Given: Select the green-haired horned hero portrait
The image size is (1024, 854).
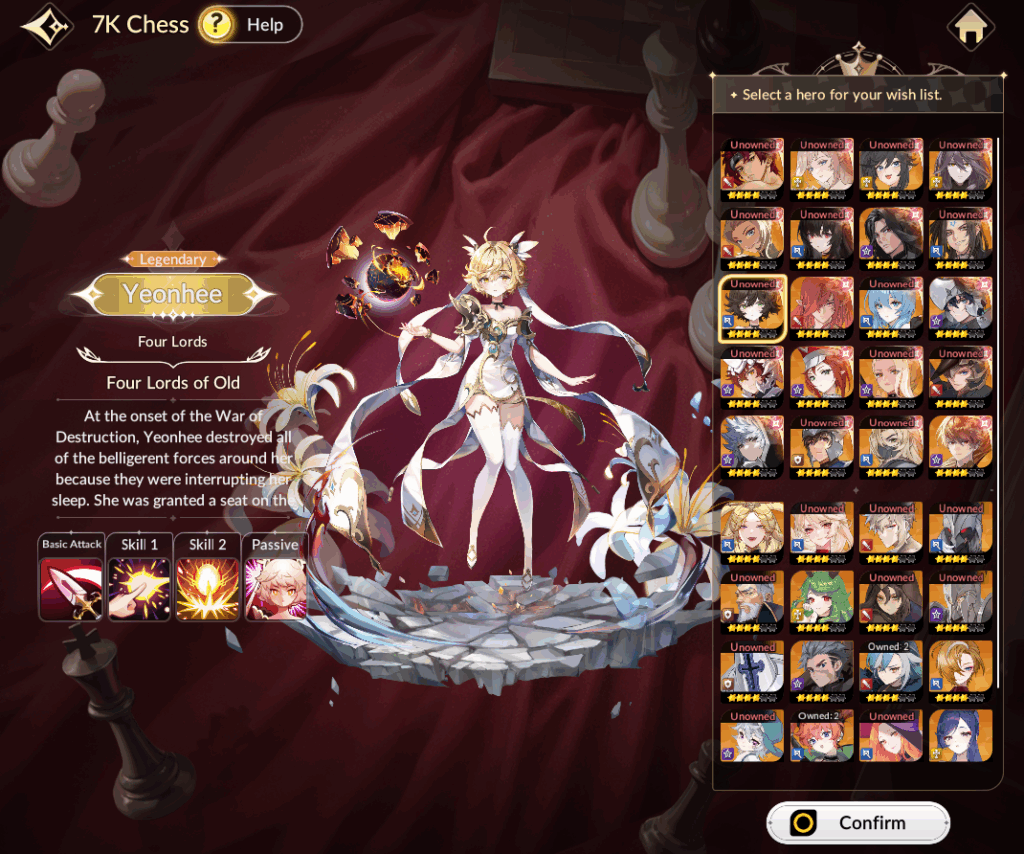Looking at the screenshot, I should [822, 603].
